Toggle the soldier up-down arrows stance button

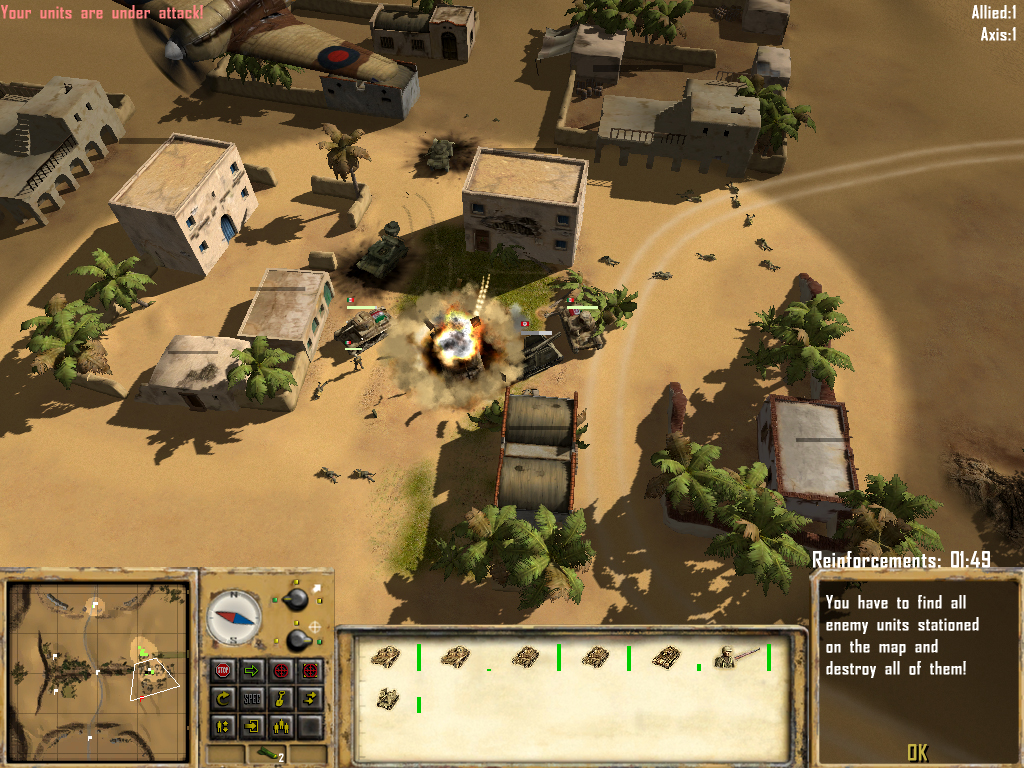pos(224,726)
